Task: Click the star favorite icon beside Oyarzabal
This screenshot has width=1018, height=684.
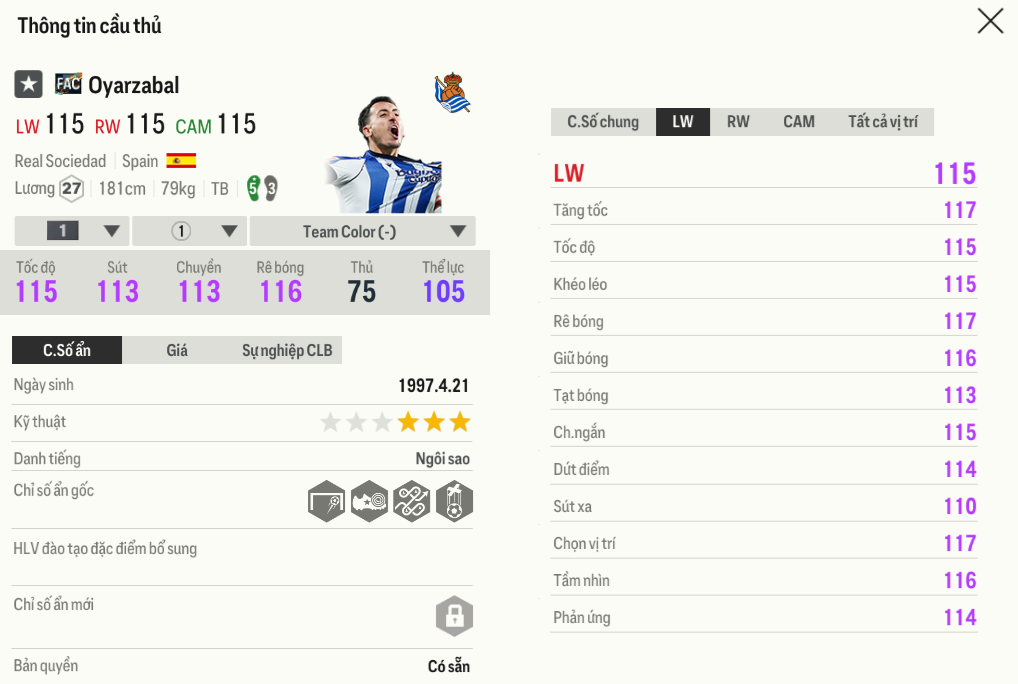Action: [x=28, y=85]
